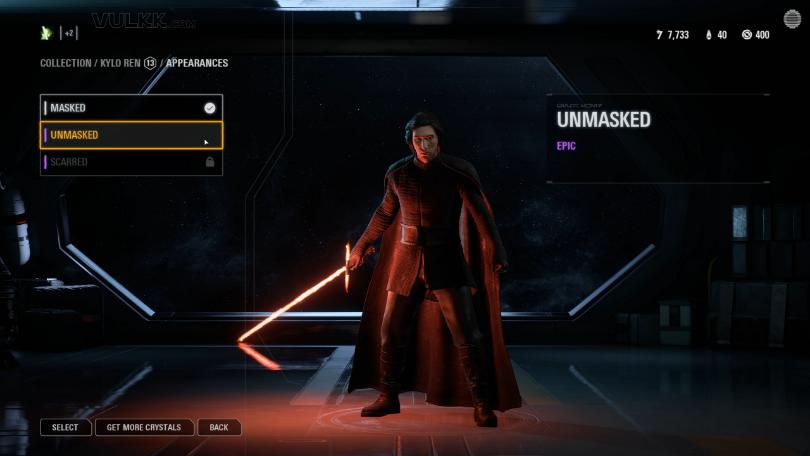Open the profile icon in the corner

pyautogui.click(x=791, y=19)
